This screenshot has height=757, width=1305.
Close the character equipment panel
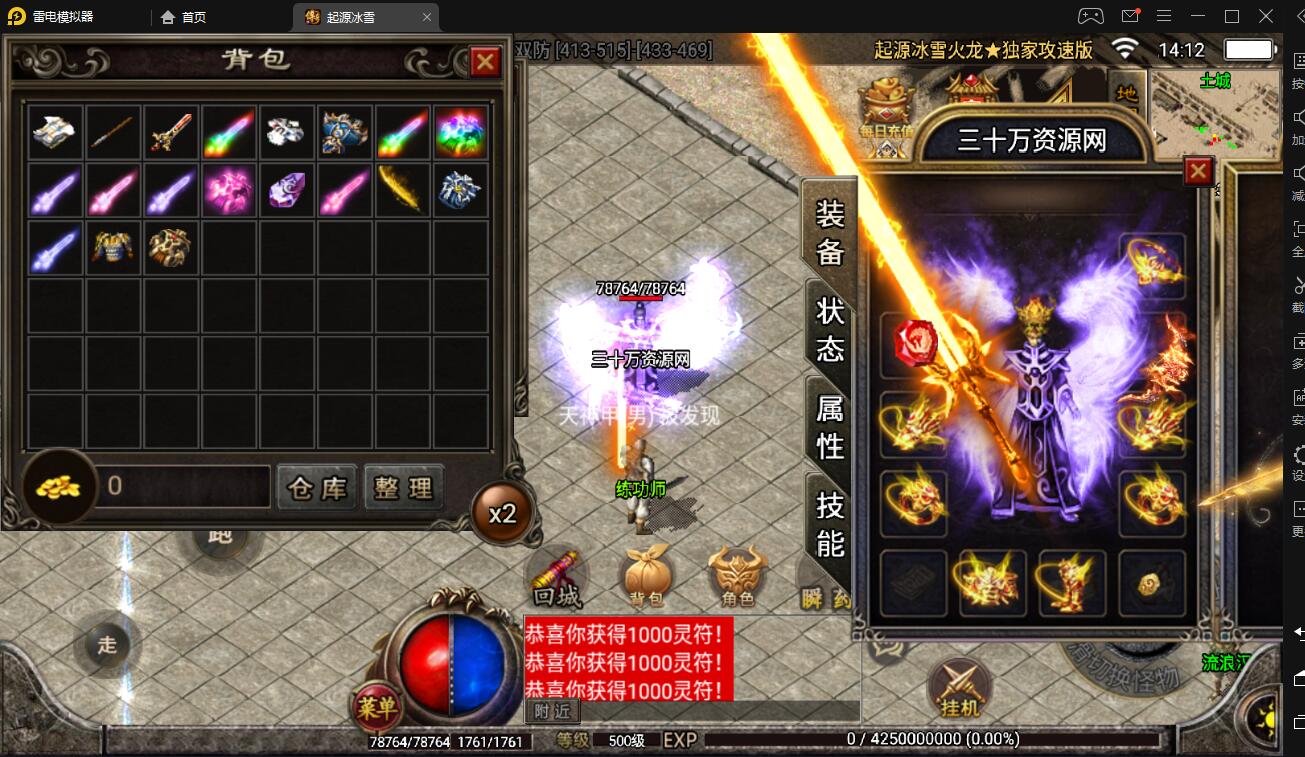click(x=1198, y=173)
